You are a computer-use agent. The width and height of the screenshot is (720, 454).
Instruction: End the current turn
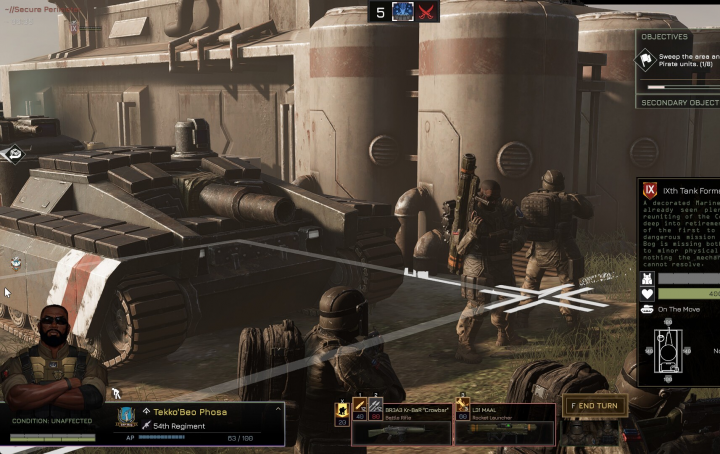(x=595, y=406)
